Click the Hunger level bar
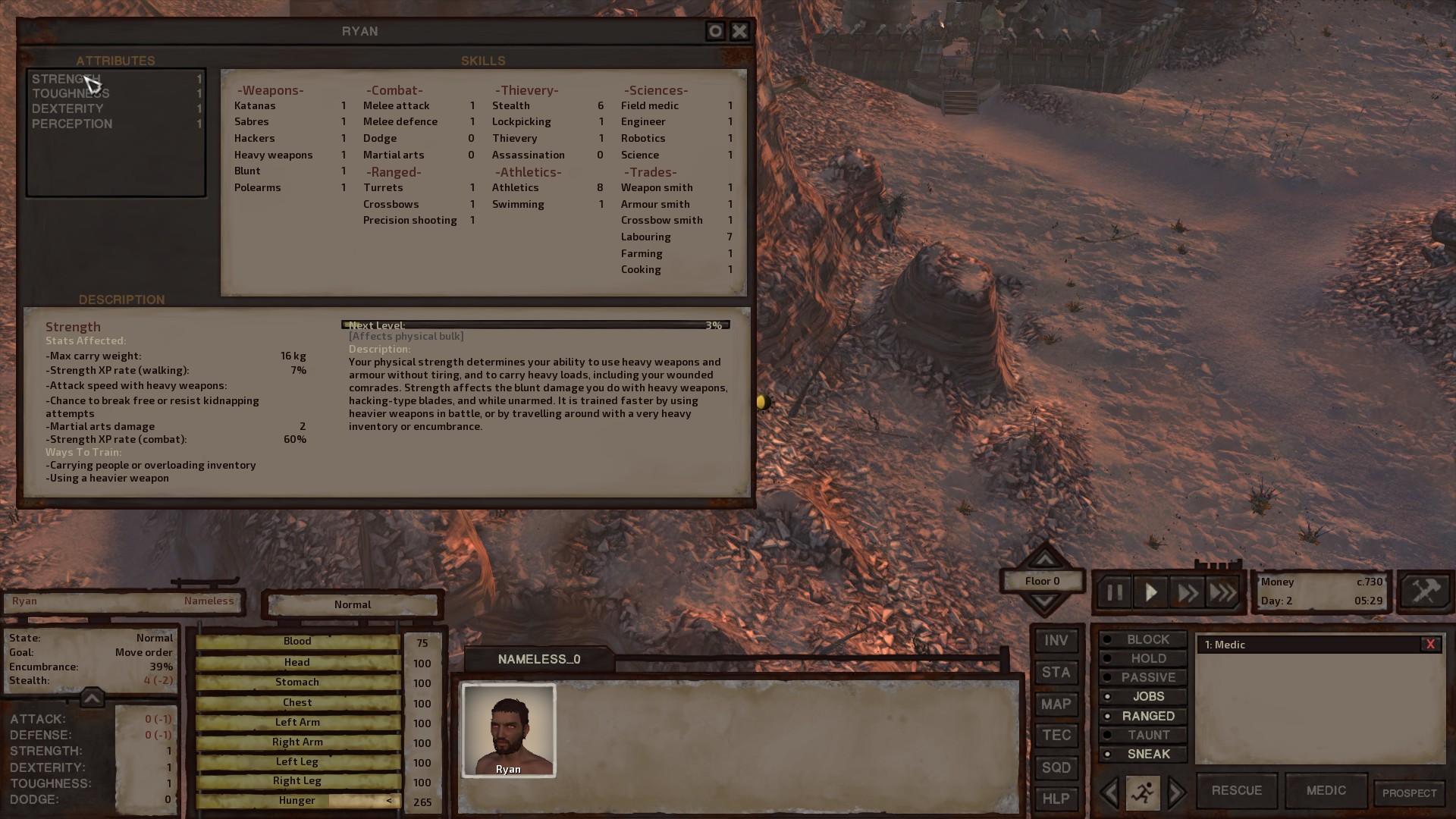1456x819 pixels. (x=297, y=800)
